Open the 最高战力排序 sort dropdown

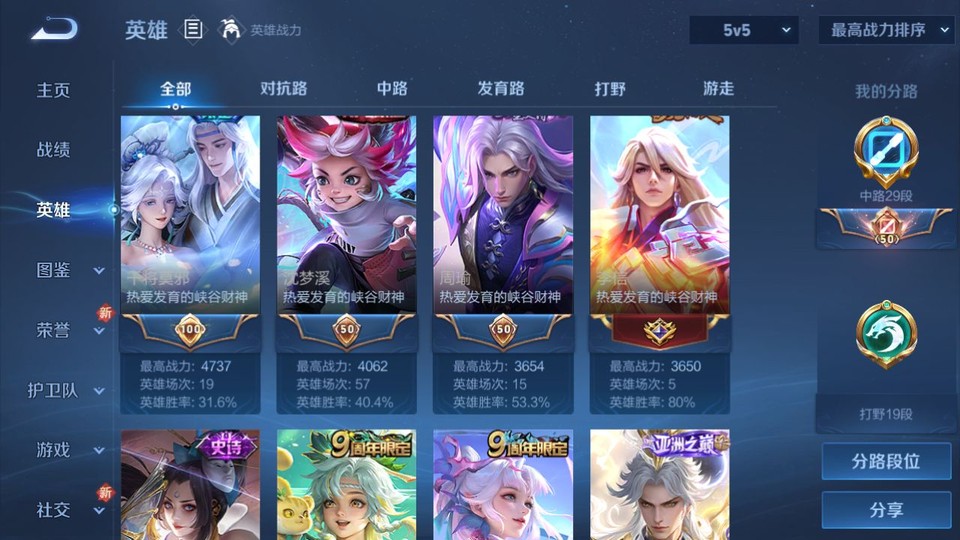click(x=887, y=30)
